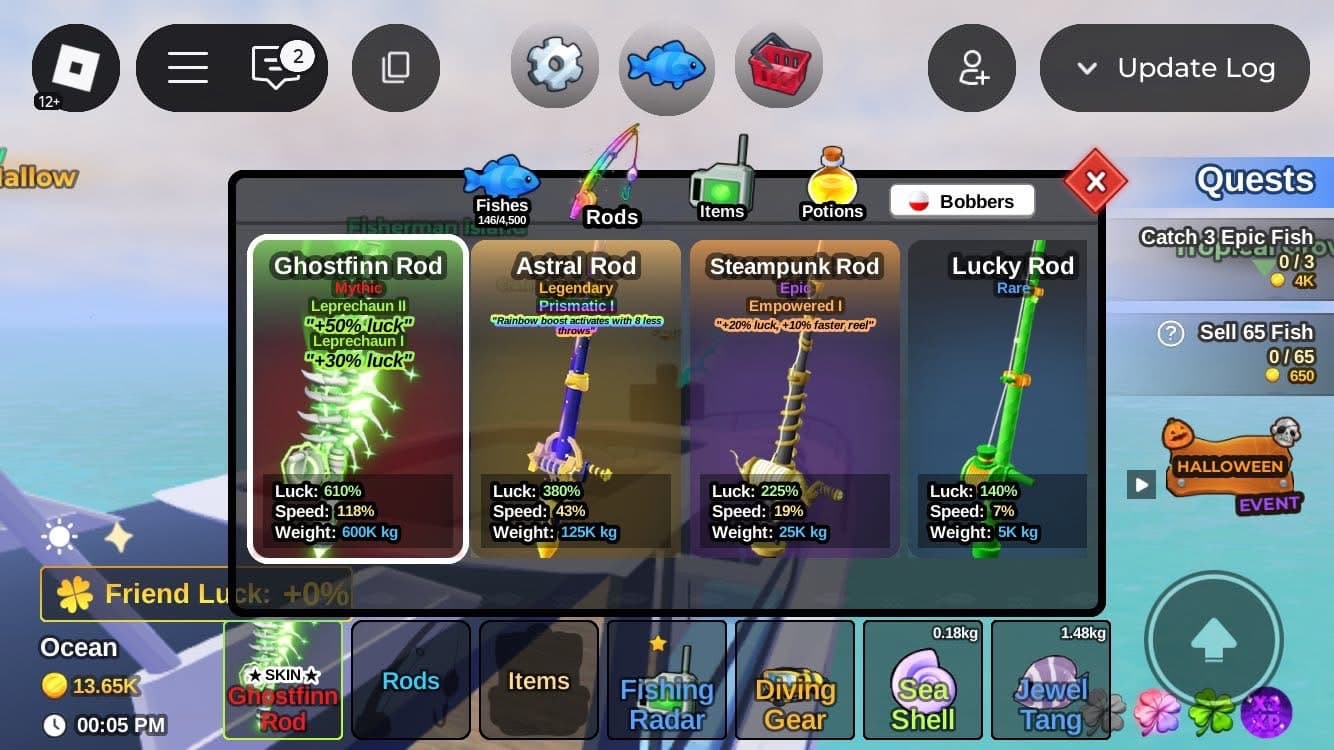Close the rod inventory panel
Viewport: 1334px width, 750px height.
pyautogui.click(x=1095, y=182)
